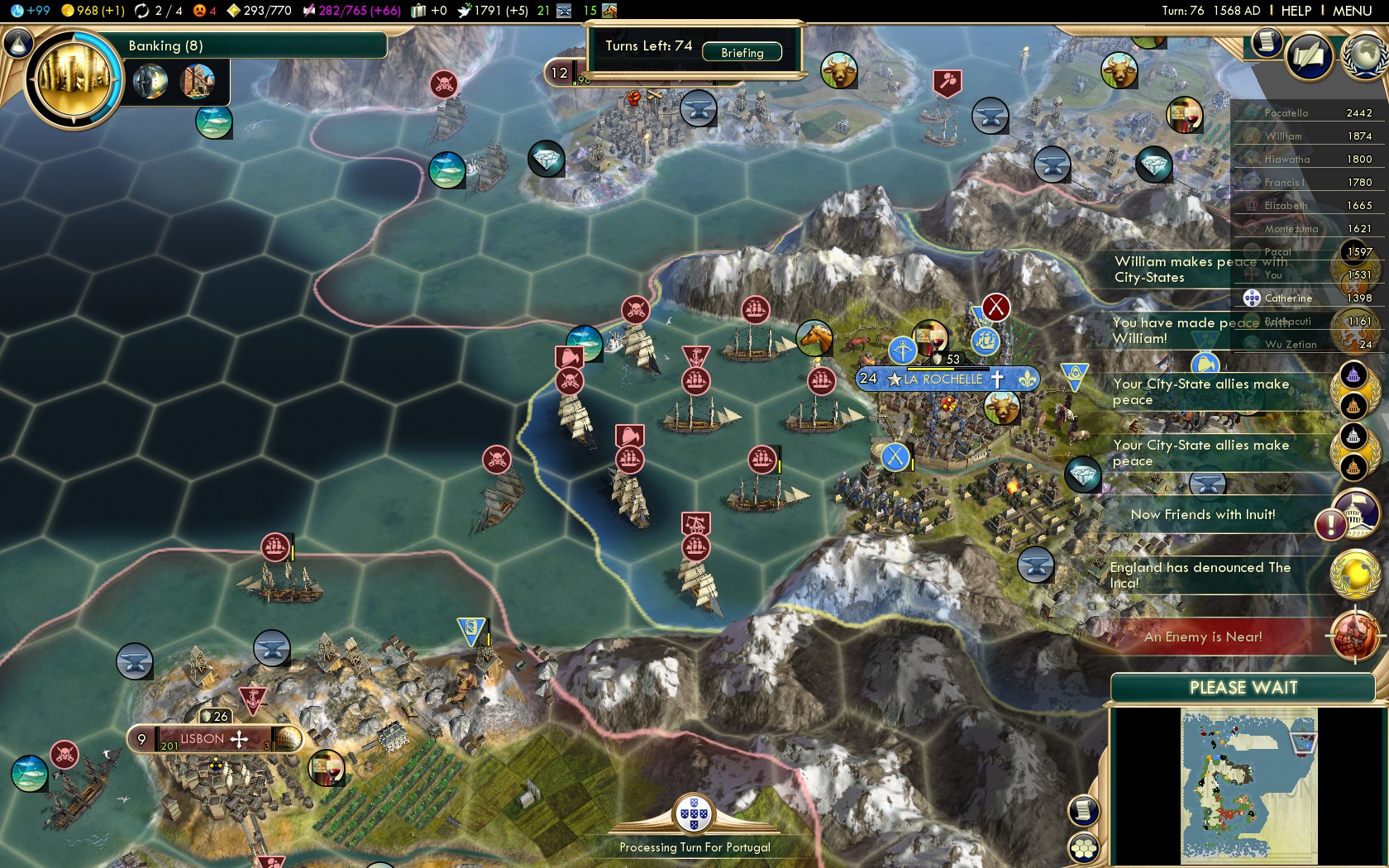
Task: Click the golden research progress circle
Action: (74, 79)
